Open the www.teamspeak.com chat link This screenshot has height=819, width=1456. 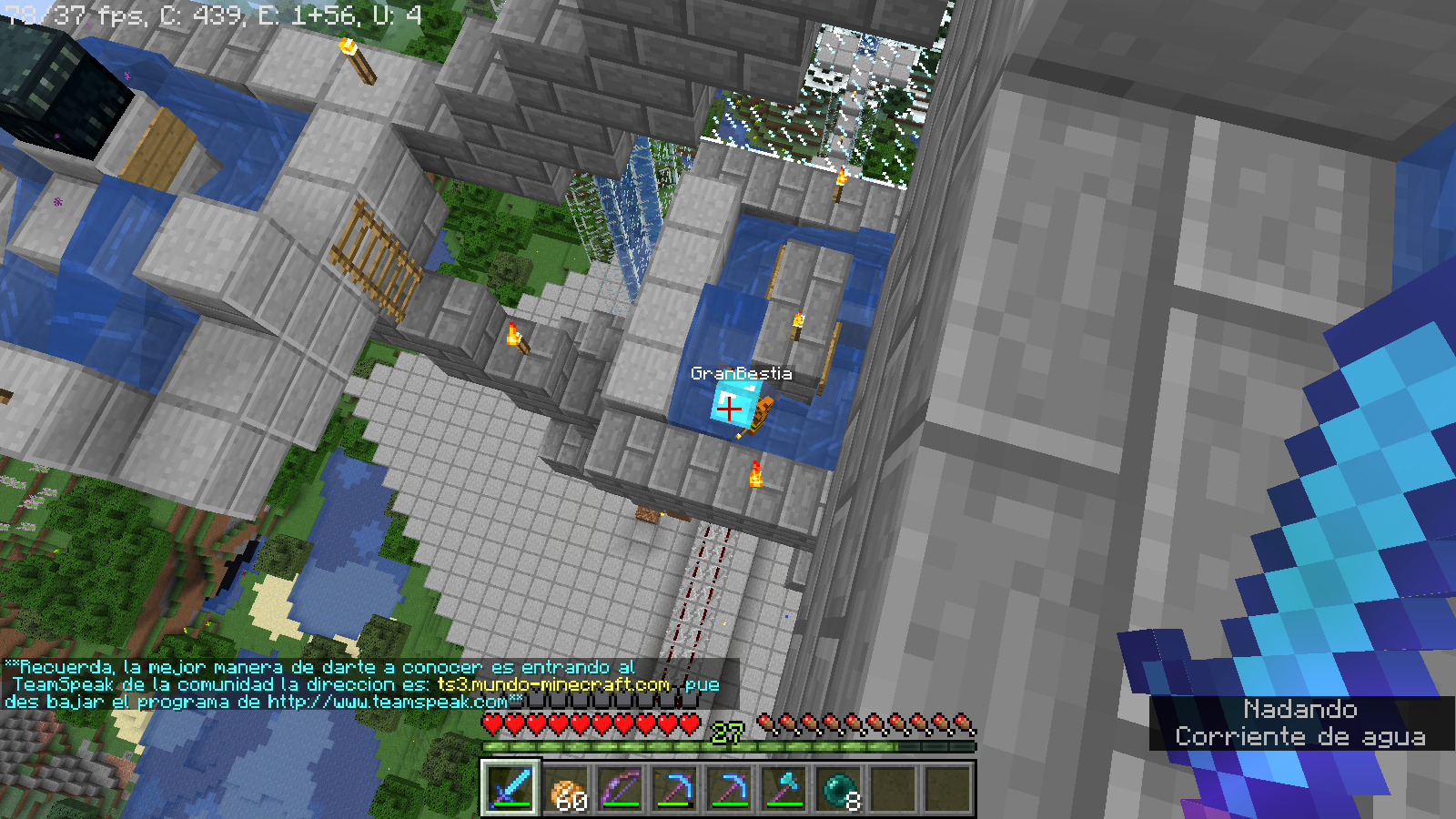(x=388, y=702)
